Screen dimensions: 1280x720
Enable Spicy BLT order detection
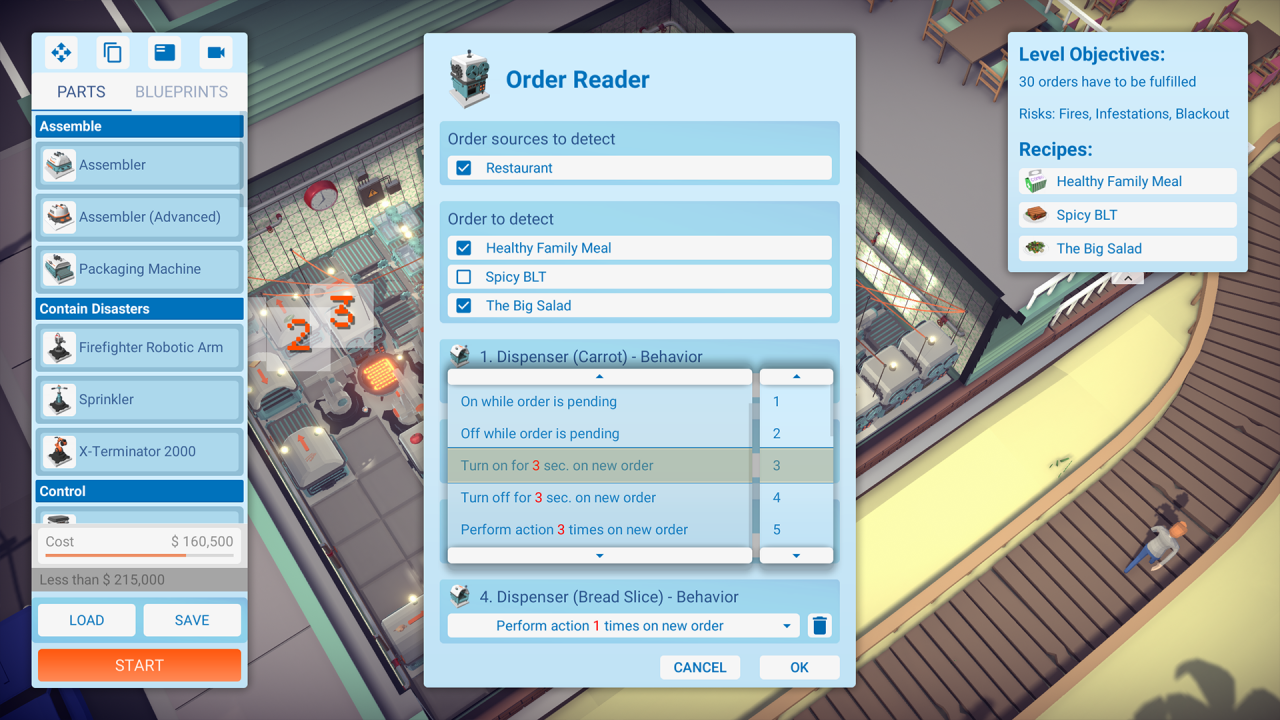pyautogui.click(x=464, y=277)
